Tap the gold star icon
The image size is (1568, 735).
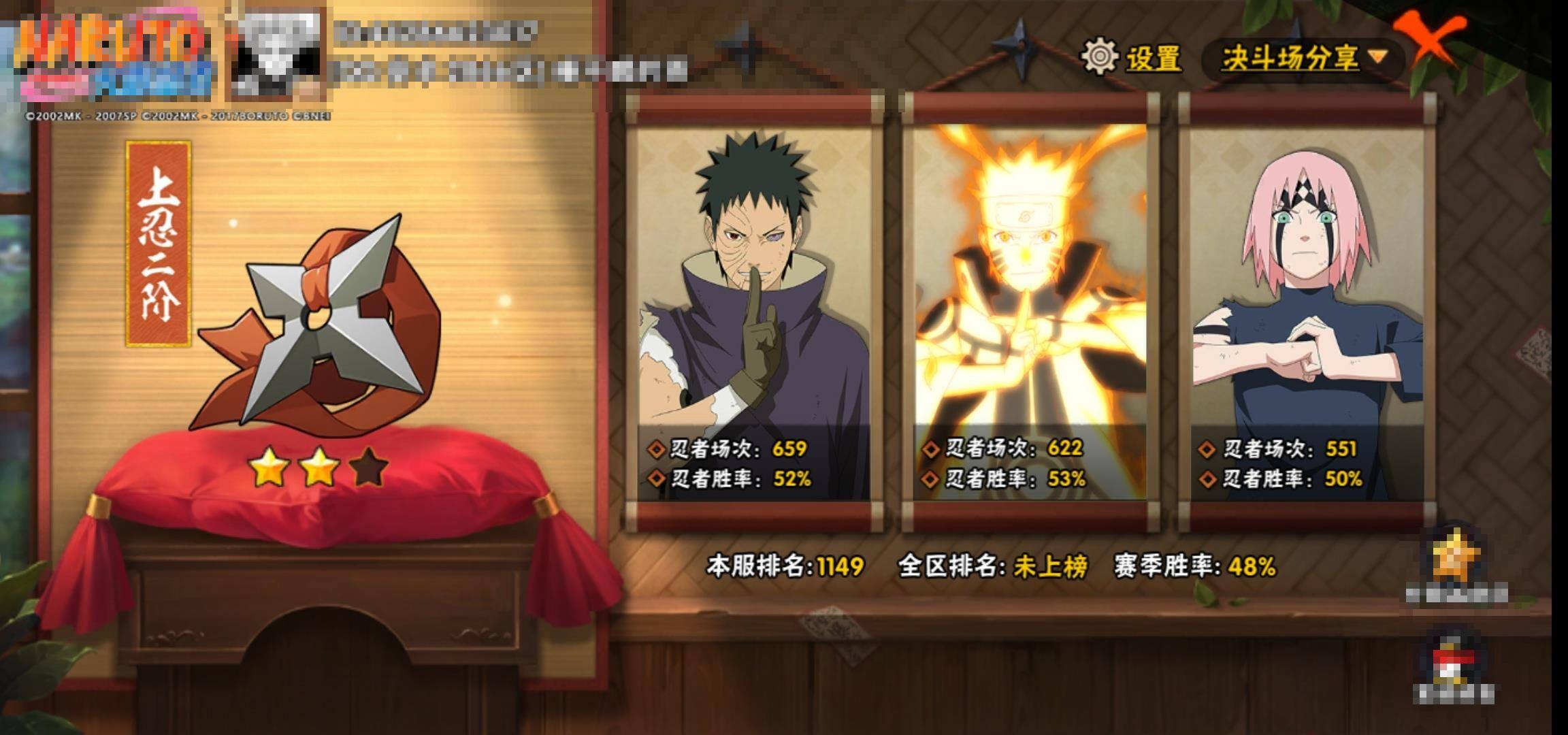click(1456, 559)
